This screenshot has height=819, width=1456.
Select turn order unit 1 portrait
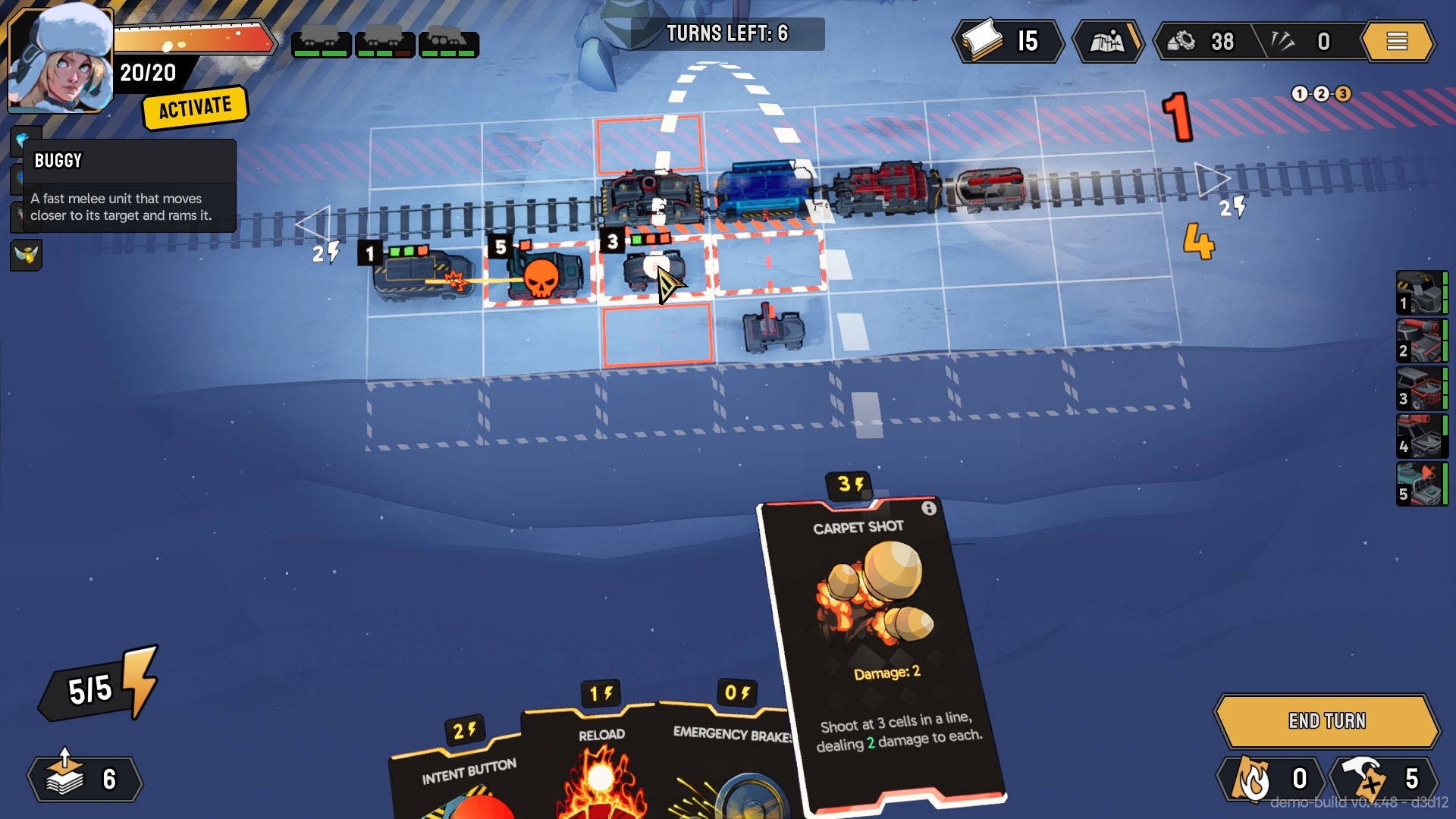1421,293
